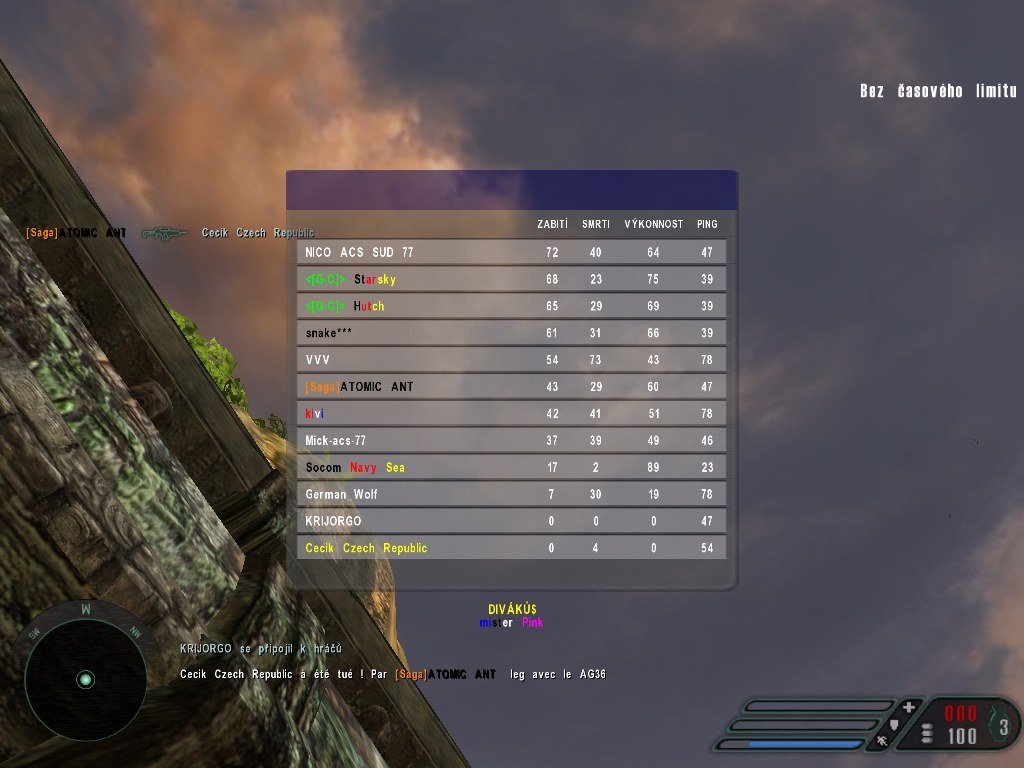Select spectator mister Pink under DIVÁKŮS
Screen dimensions: 1024x768
(x=511, y=623)
